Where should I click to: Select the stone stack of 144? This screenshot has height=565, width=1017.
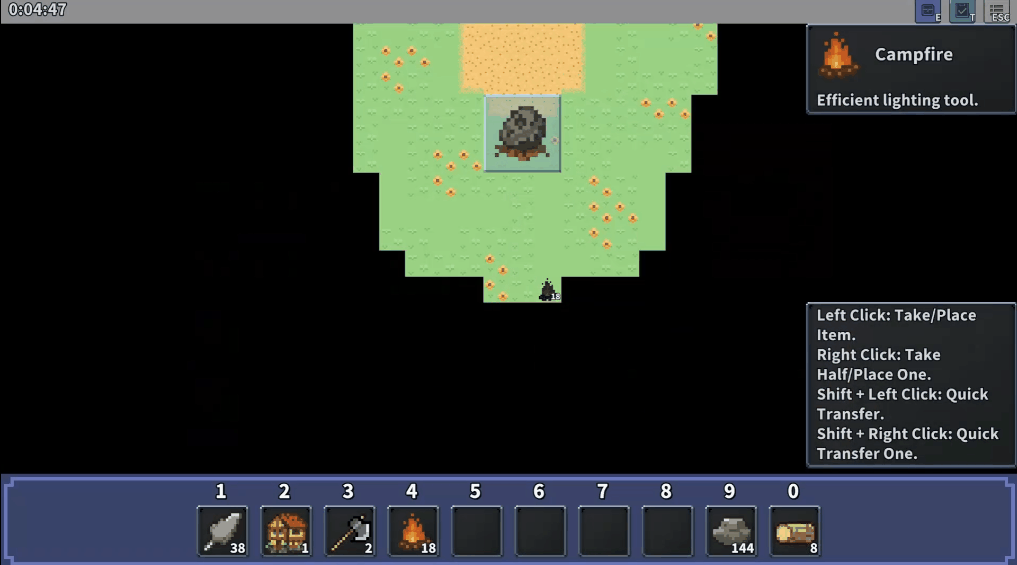730,531
